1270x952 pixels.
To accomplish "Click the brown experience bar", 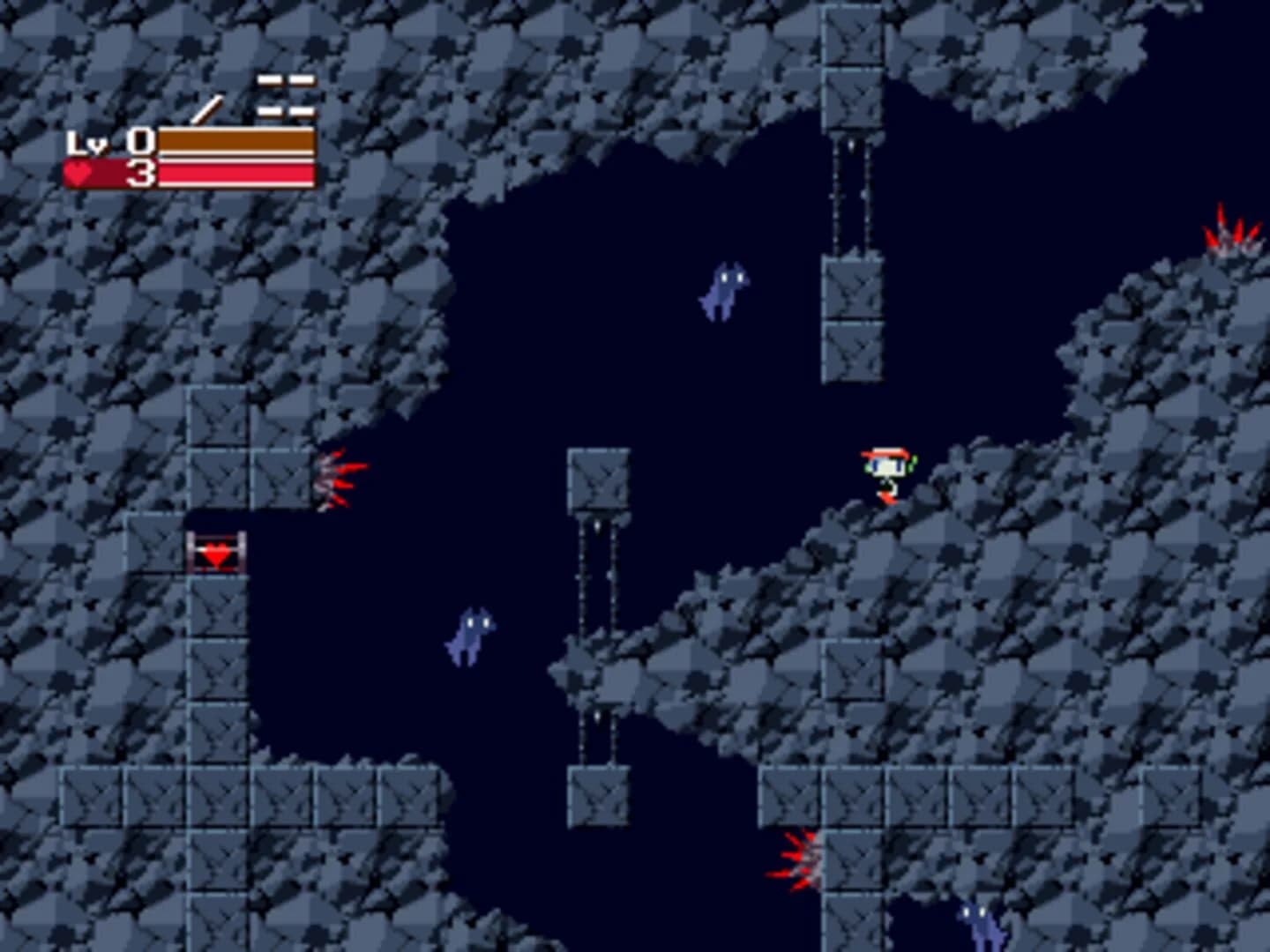I will 238,139.
